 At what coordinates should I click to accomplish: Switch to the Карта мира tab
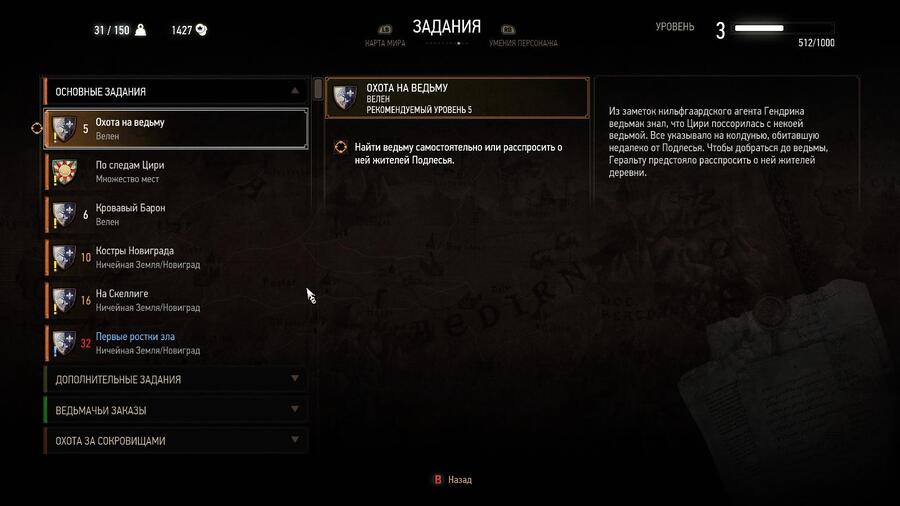tap(384, 43)
